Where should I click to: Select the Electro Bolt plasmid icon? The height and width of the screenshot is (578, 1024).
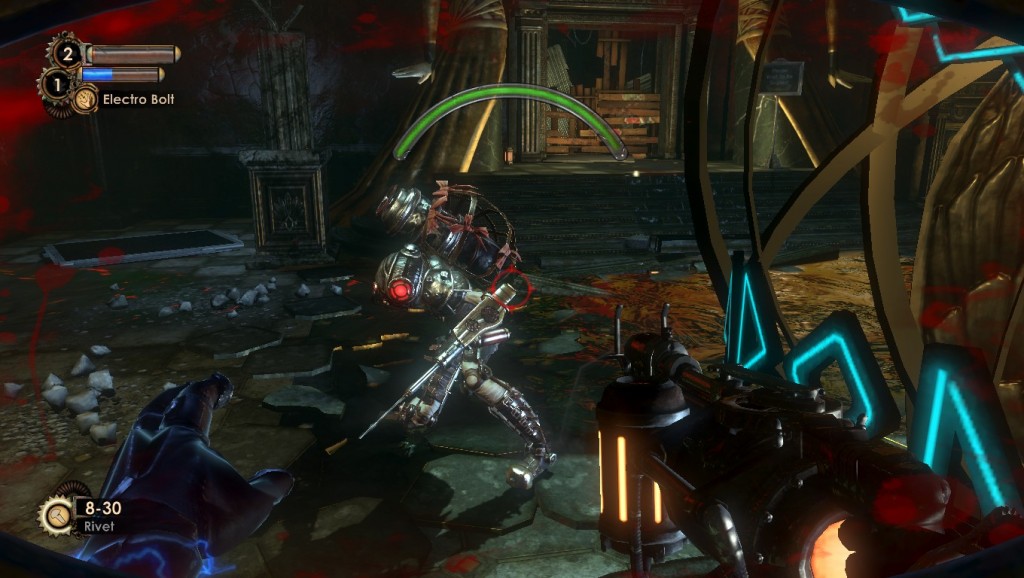coord(86,99)
